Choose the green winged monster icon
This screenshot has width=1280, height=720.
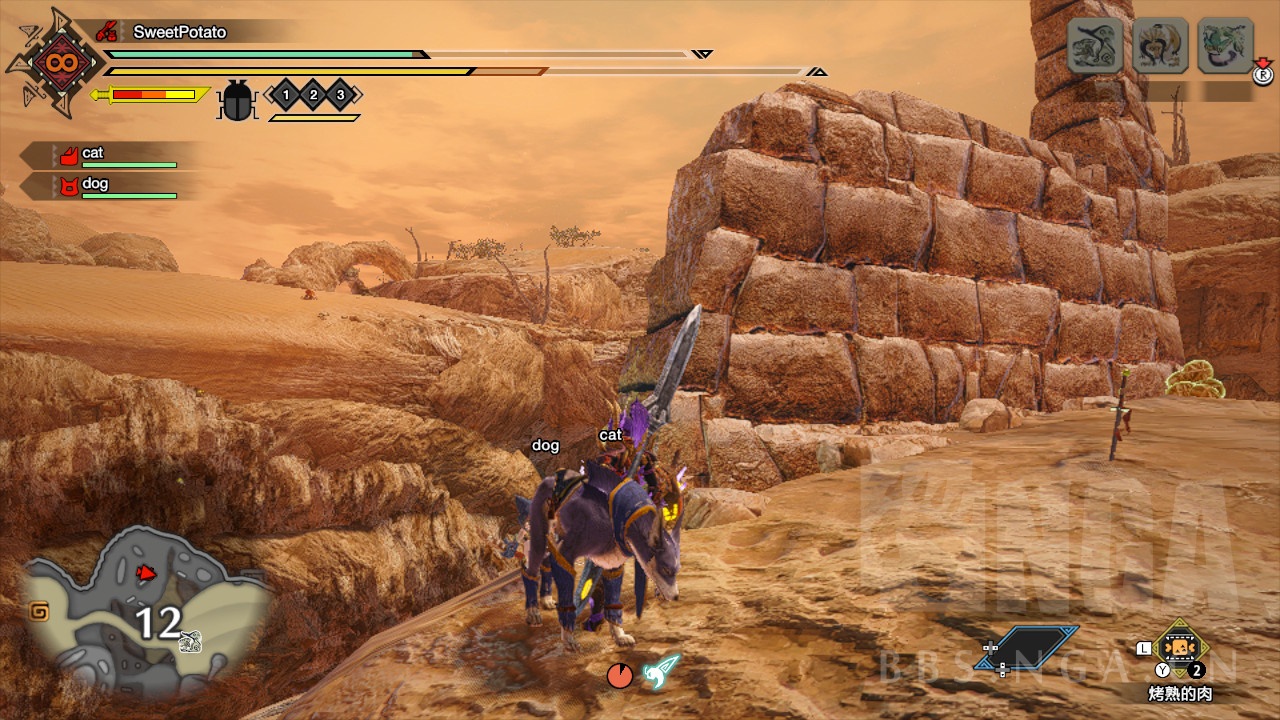coord(1225,45)
